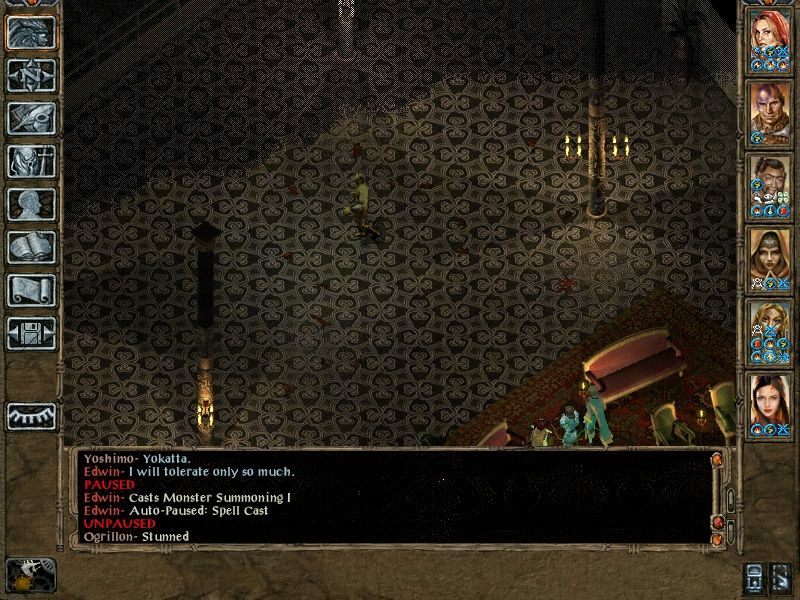Click the closed-eye Rest button

pos(31,416)
